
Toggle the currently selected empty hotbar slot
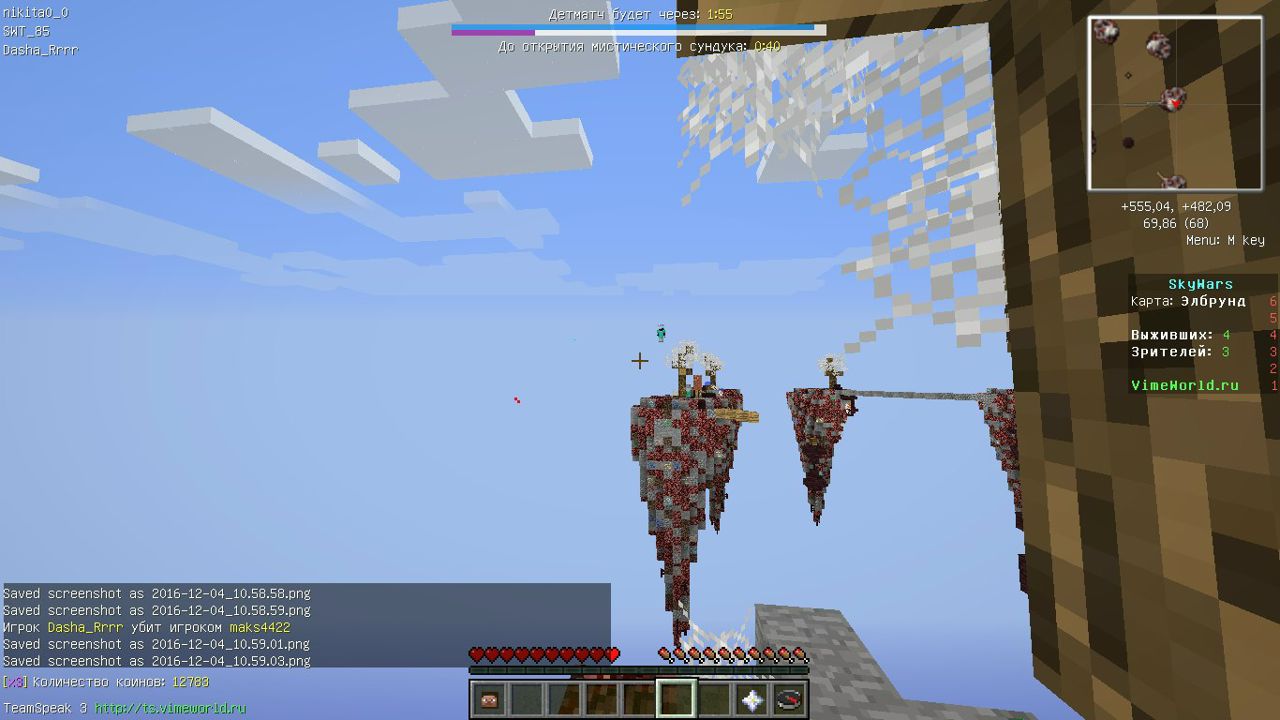[677, 698]
